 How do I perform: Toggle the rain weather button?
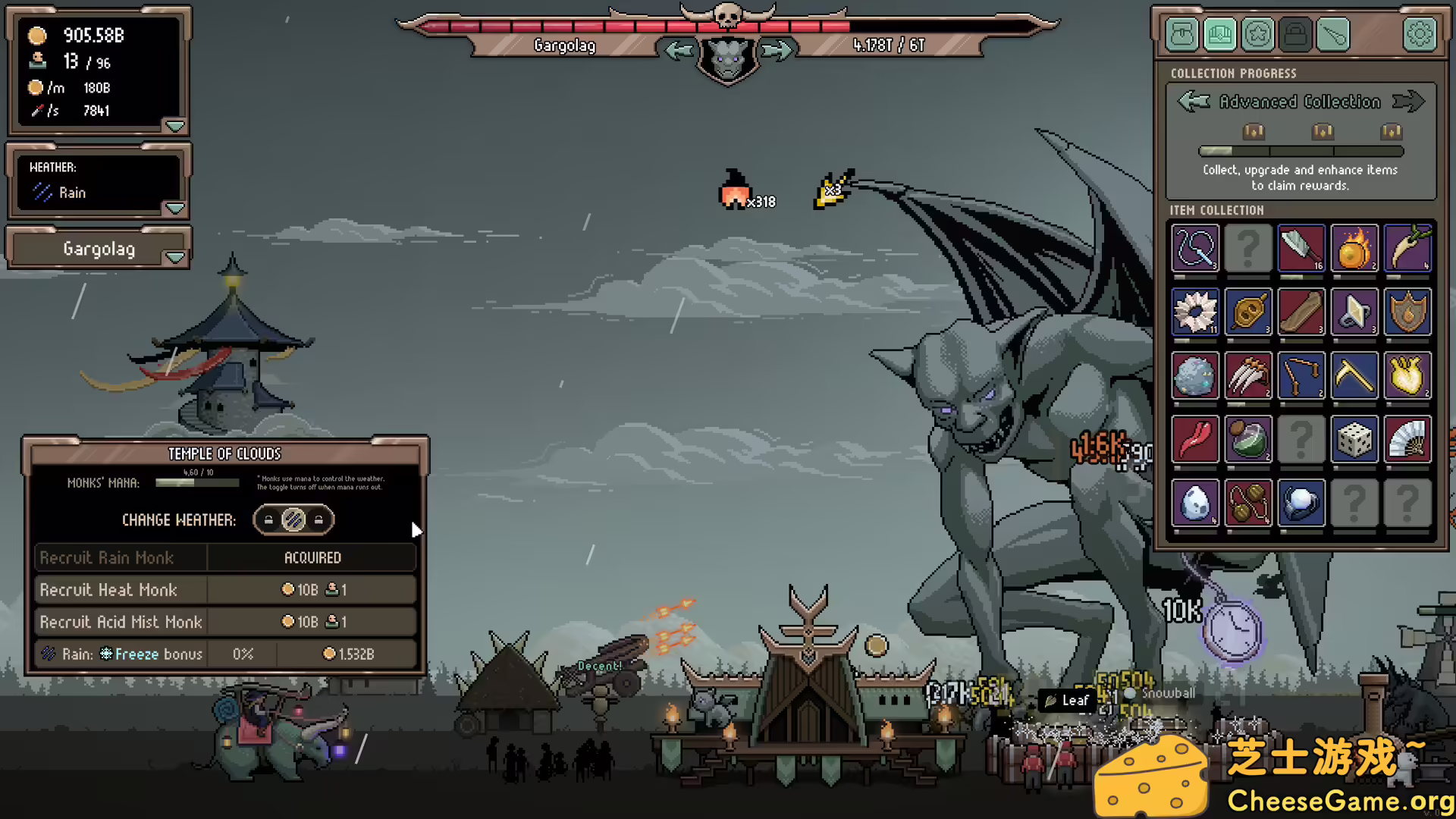pos(293,519)
